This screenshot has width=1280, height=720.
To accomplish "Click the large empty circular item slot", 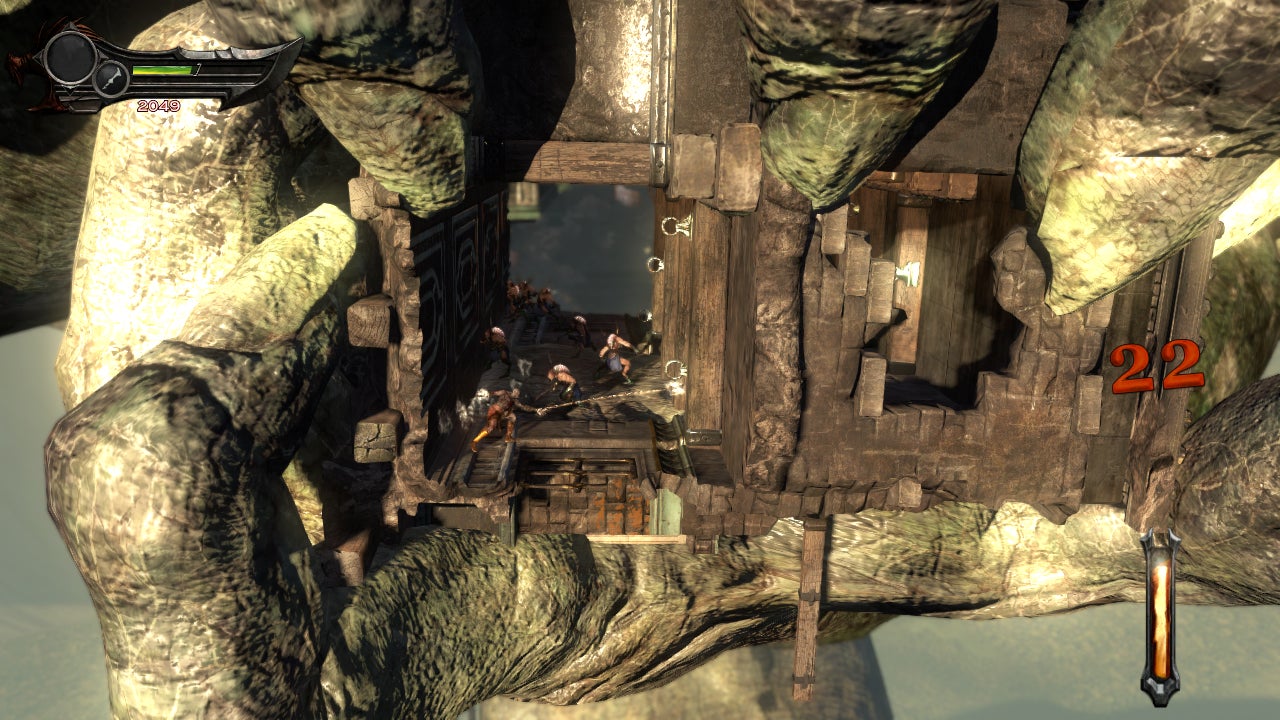I will point(69,56).
